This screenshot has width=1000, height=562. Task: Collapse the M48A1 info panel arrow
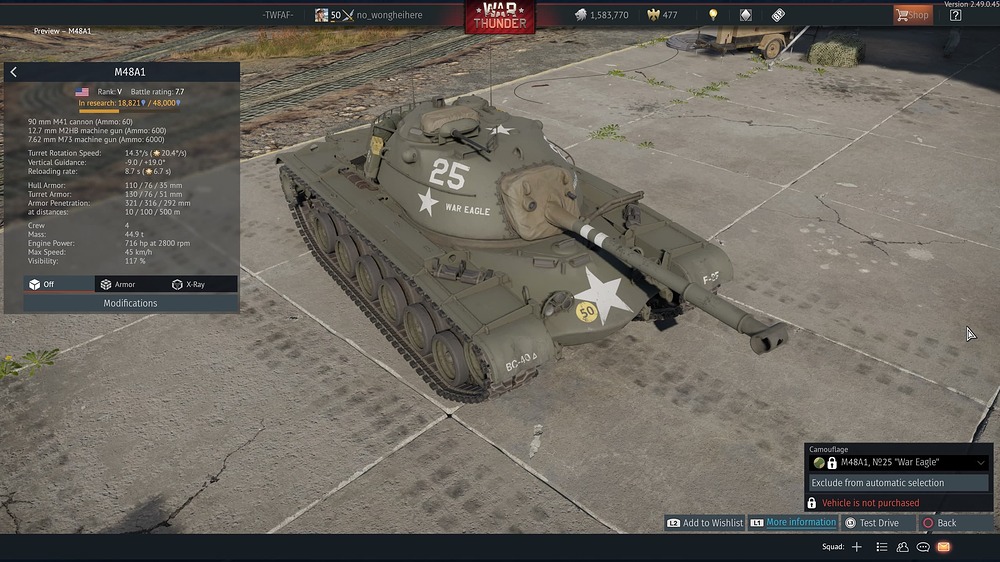click(13, 72)
